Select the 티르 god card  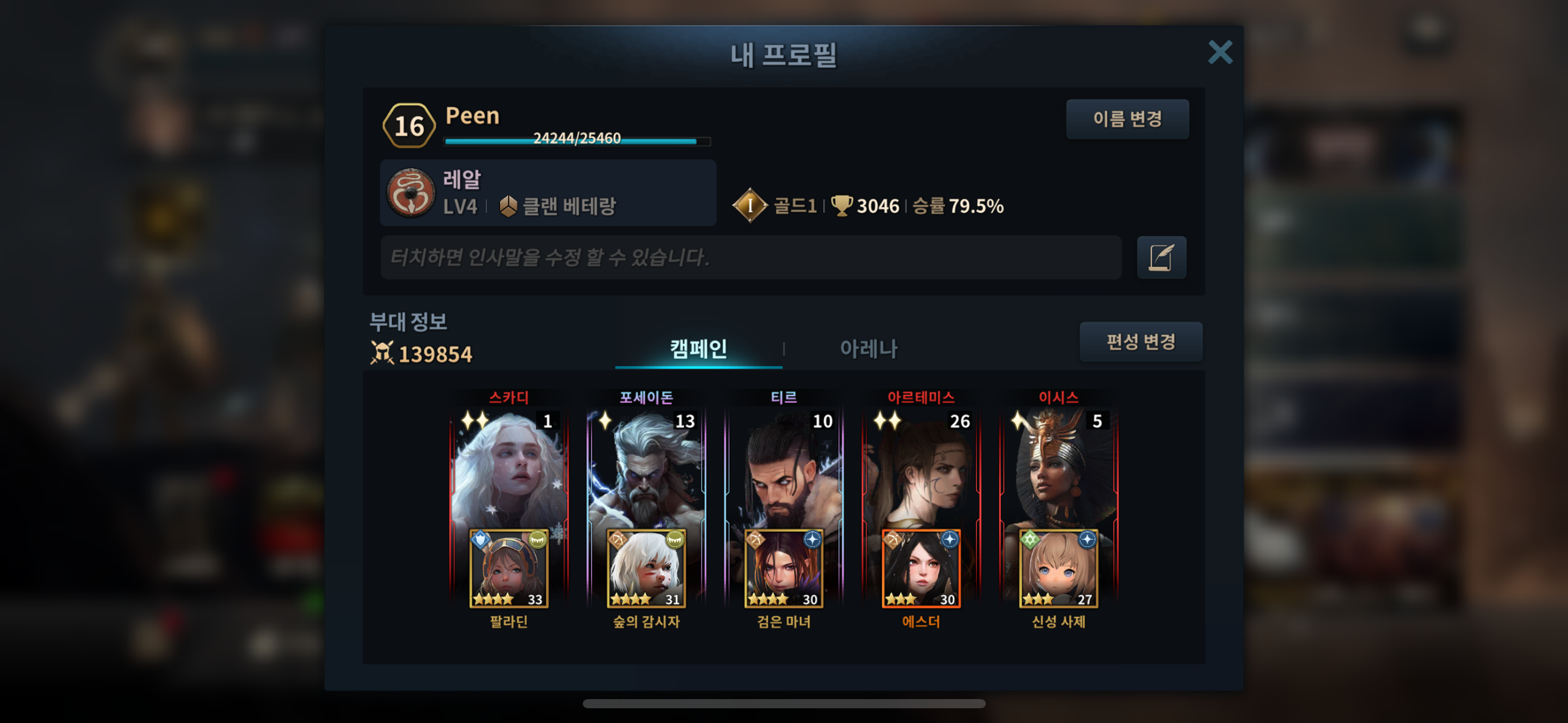(x=783, y=466)
